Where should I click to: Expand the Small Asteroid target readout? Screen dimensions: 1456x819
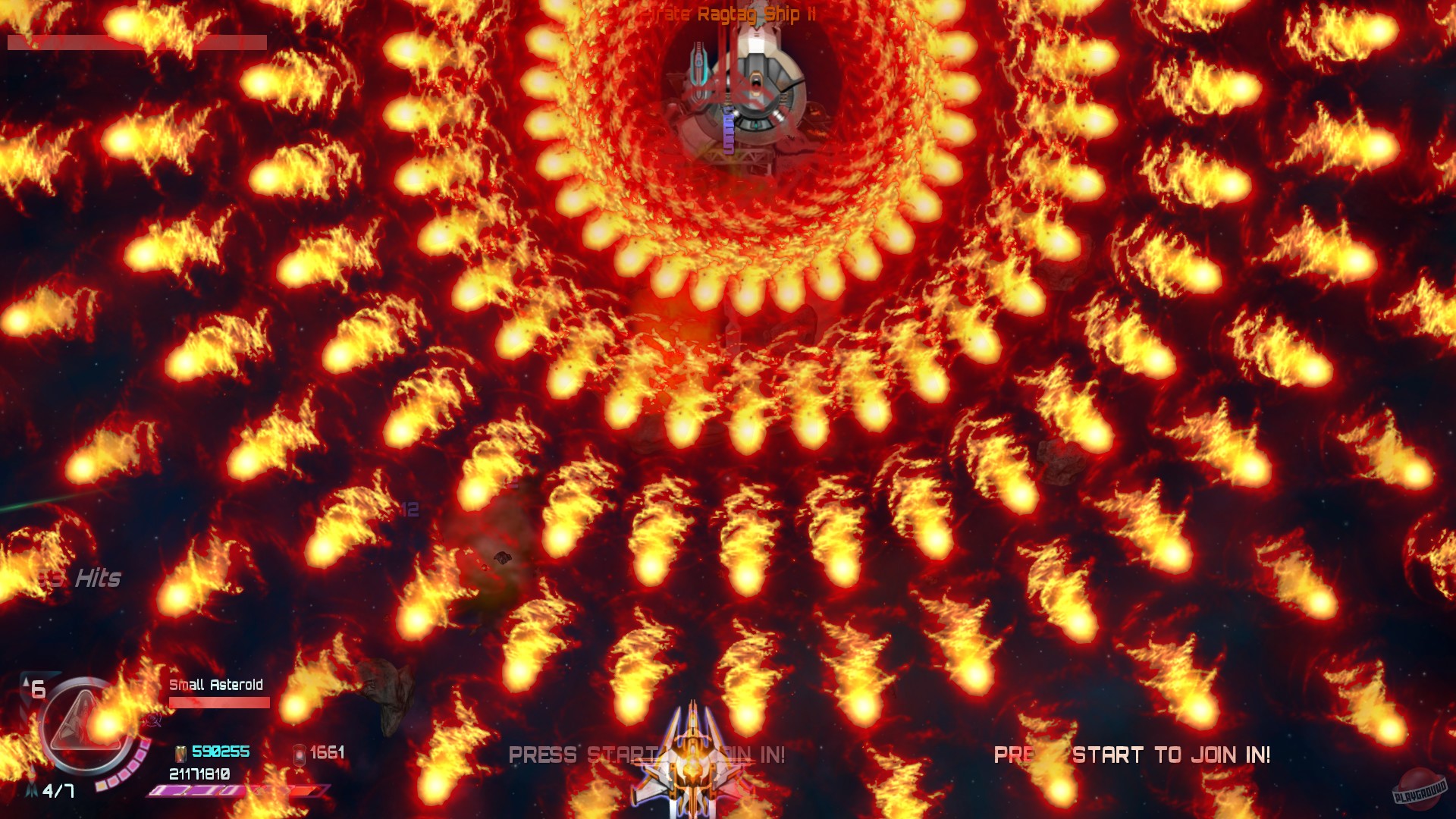(216, 684)
